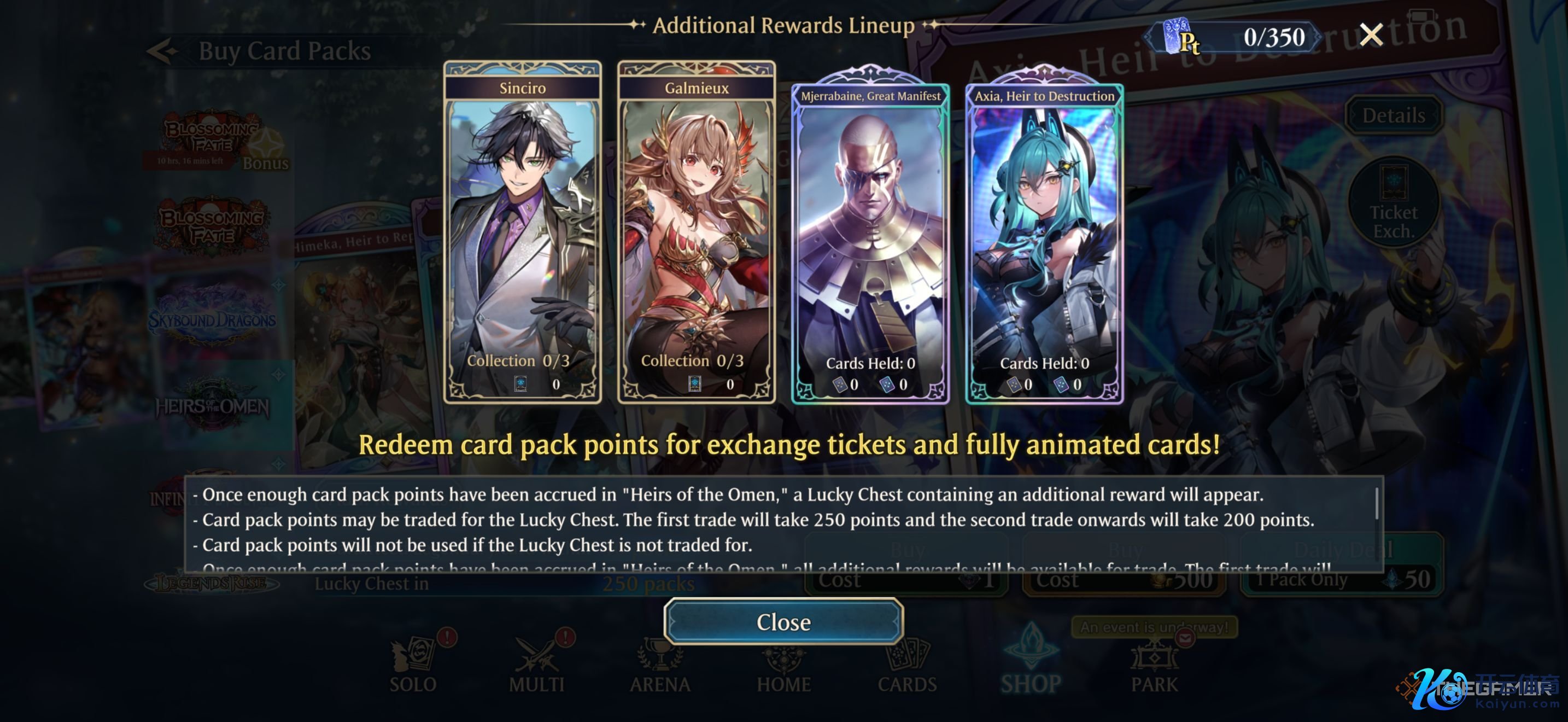1568x722 pixels.
Task: Dismiss the popup with the X icon
Action: point(1371,36)
